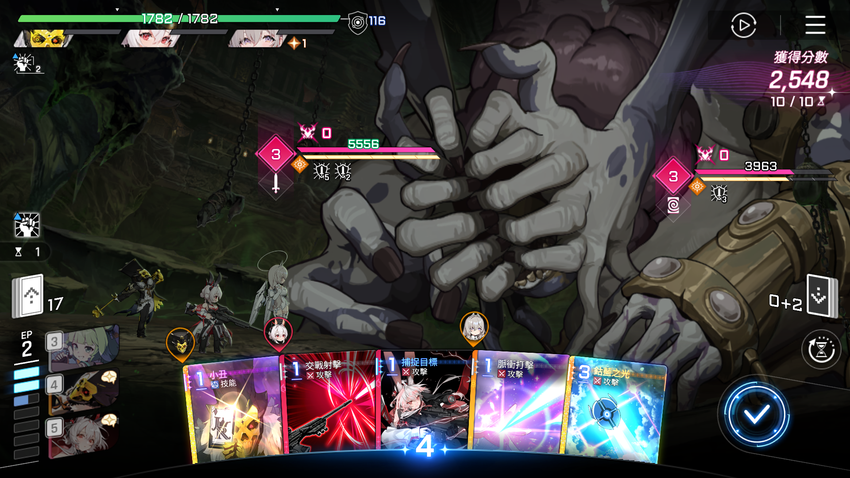Screen dimensions: 850x478
Task: View the yellow-masked character portrait in party bar
Action: click(x=40, y=39)
